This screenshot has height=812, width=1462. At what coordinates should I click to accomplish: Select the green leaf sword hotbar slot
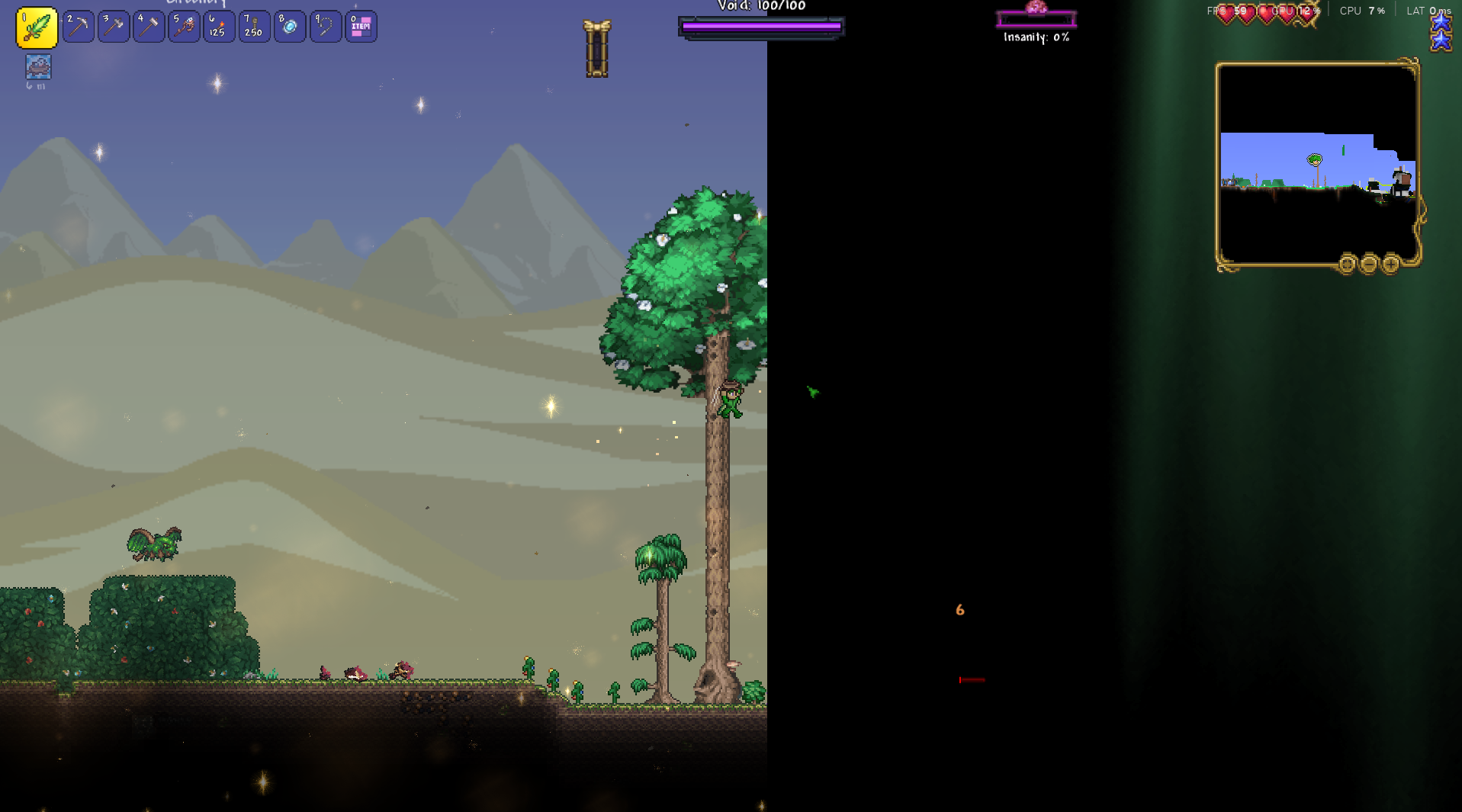click(x=37, y=27)
